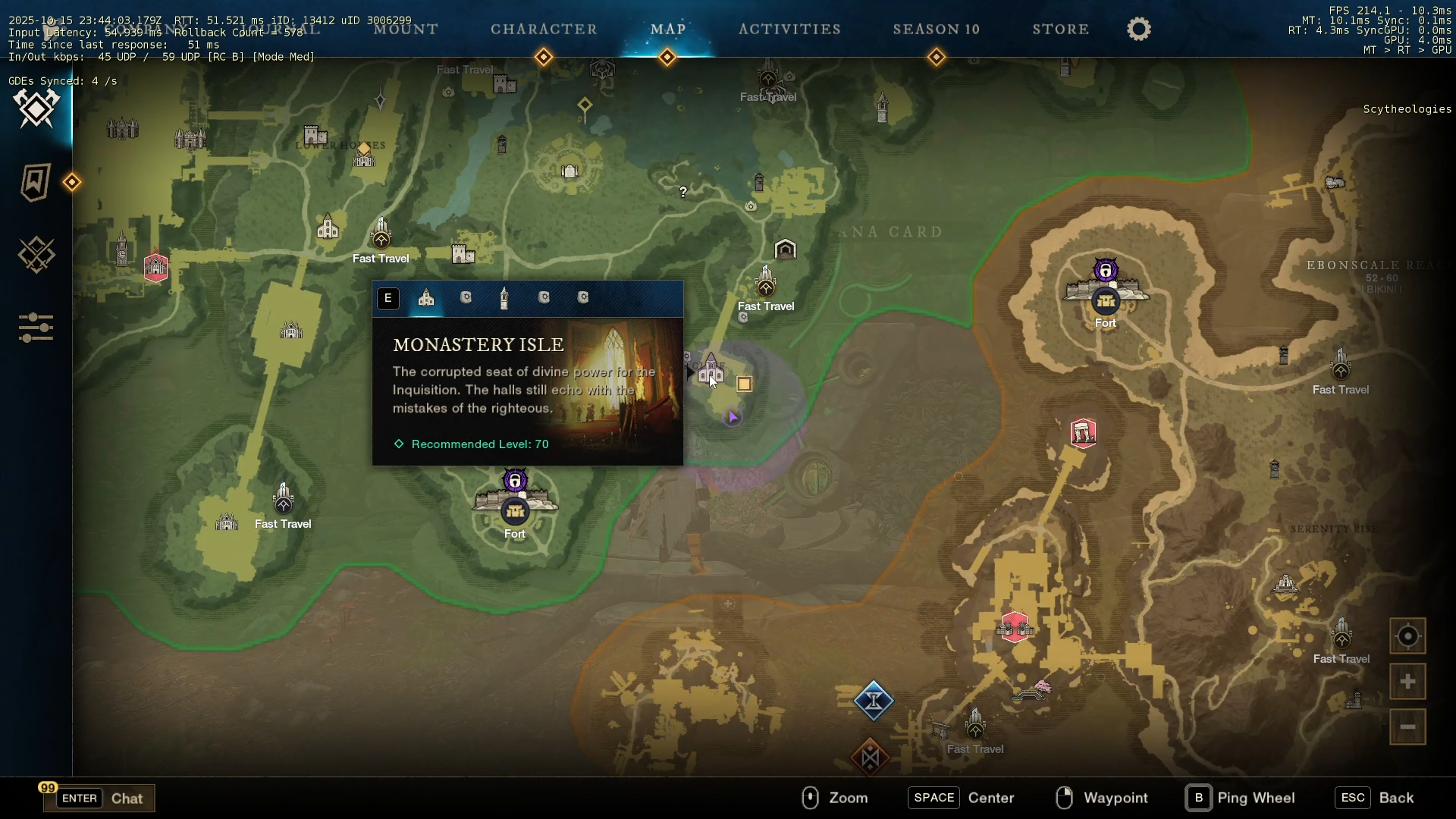Switch to the Mount tab

(406, 30)
